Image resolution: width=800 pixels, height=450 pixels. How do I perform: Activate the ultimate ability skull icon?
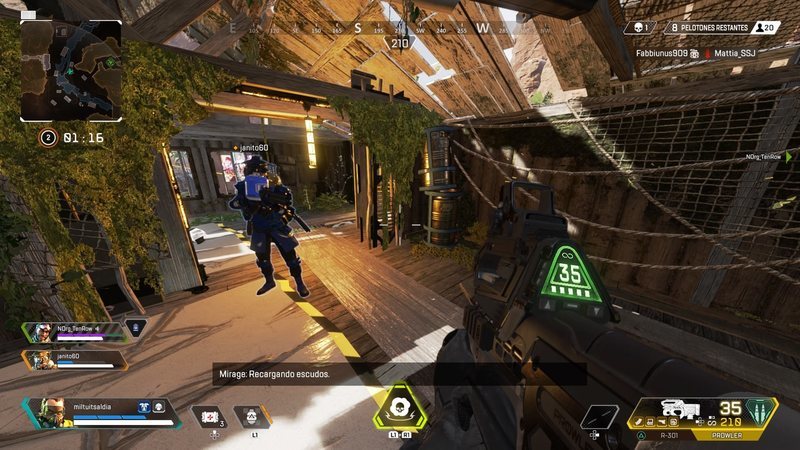click(399, 408)
